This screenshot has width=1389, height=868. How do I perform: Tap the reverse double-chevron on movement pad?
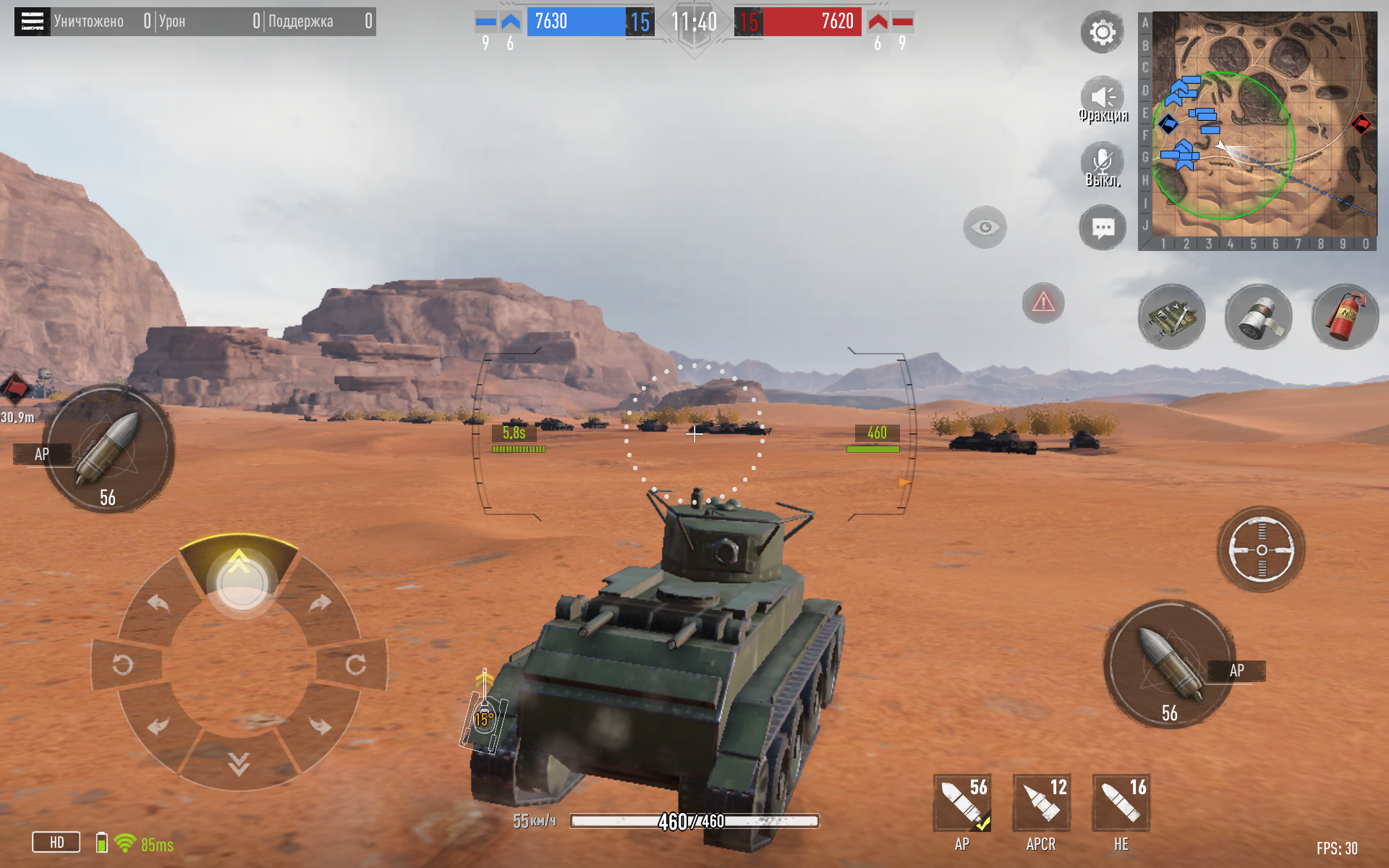(239, 762)
